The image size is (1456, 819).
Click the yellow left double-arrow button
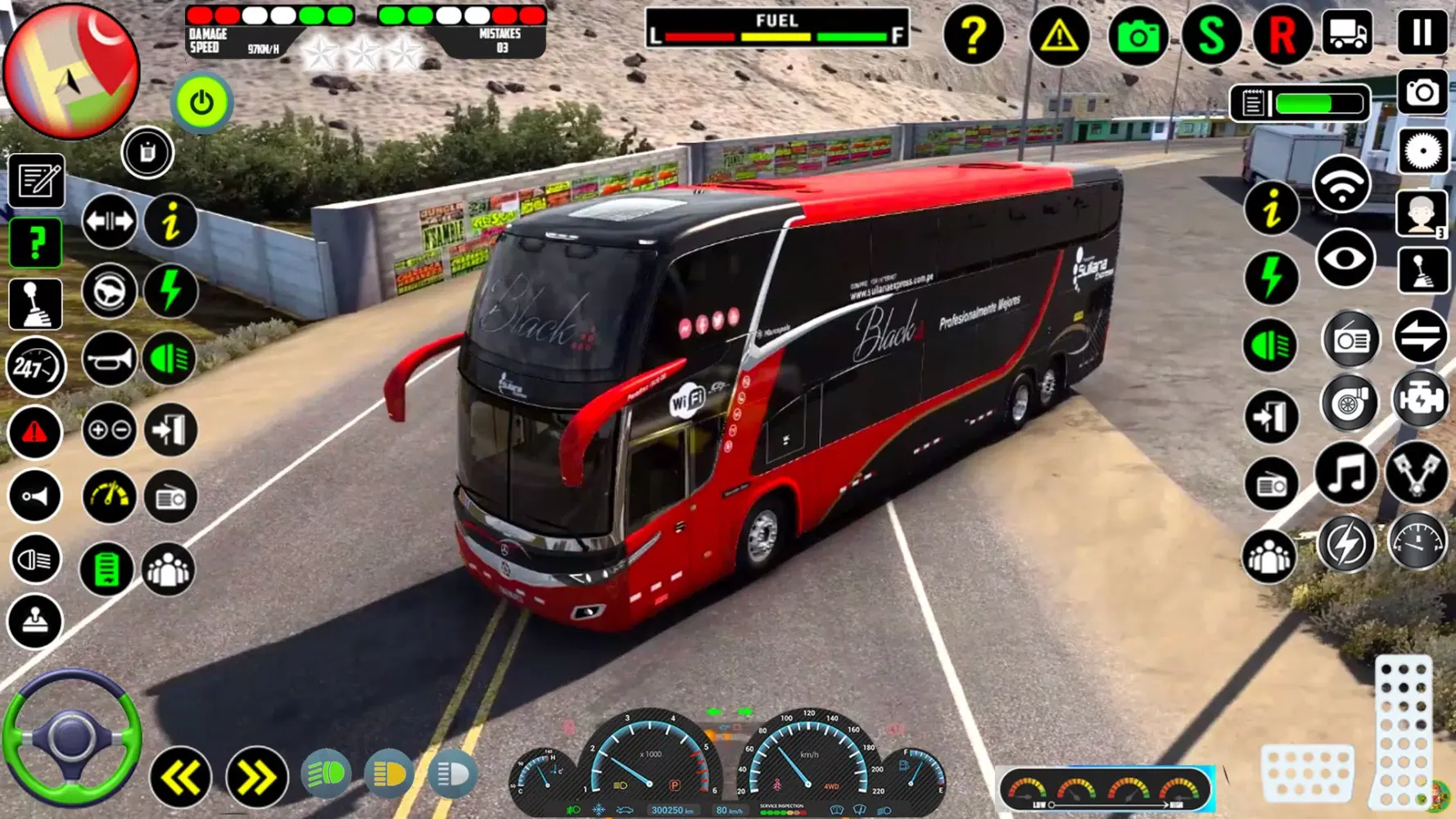point(180,777)
